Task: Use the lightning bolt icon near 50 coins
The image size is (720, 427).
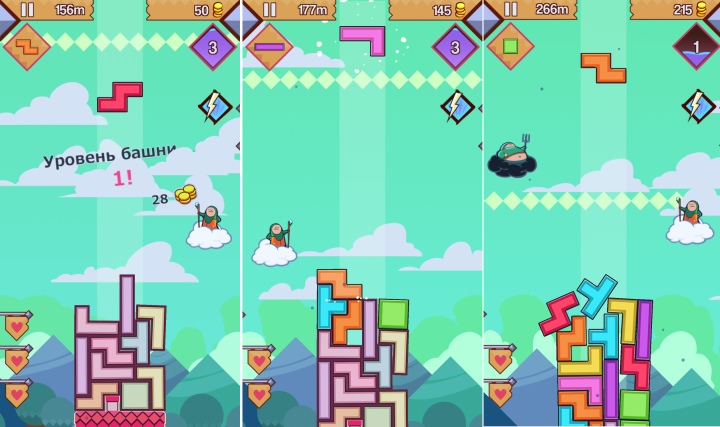Action: click(x=214, y=105)
